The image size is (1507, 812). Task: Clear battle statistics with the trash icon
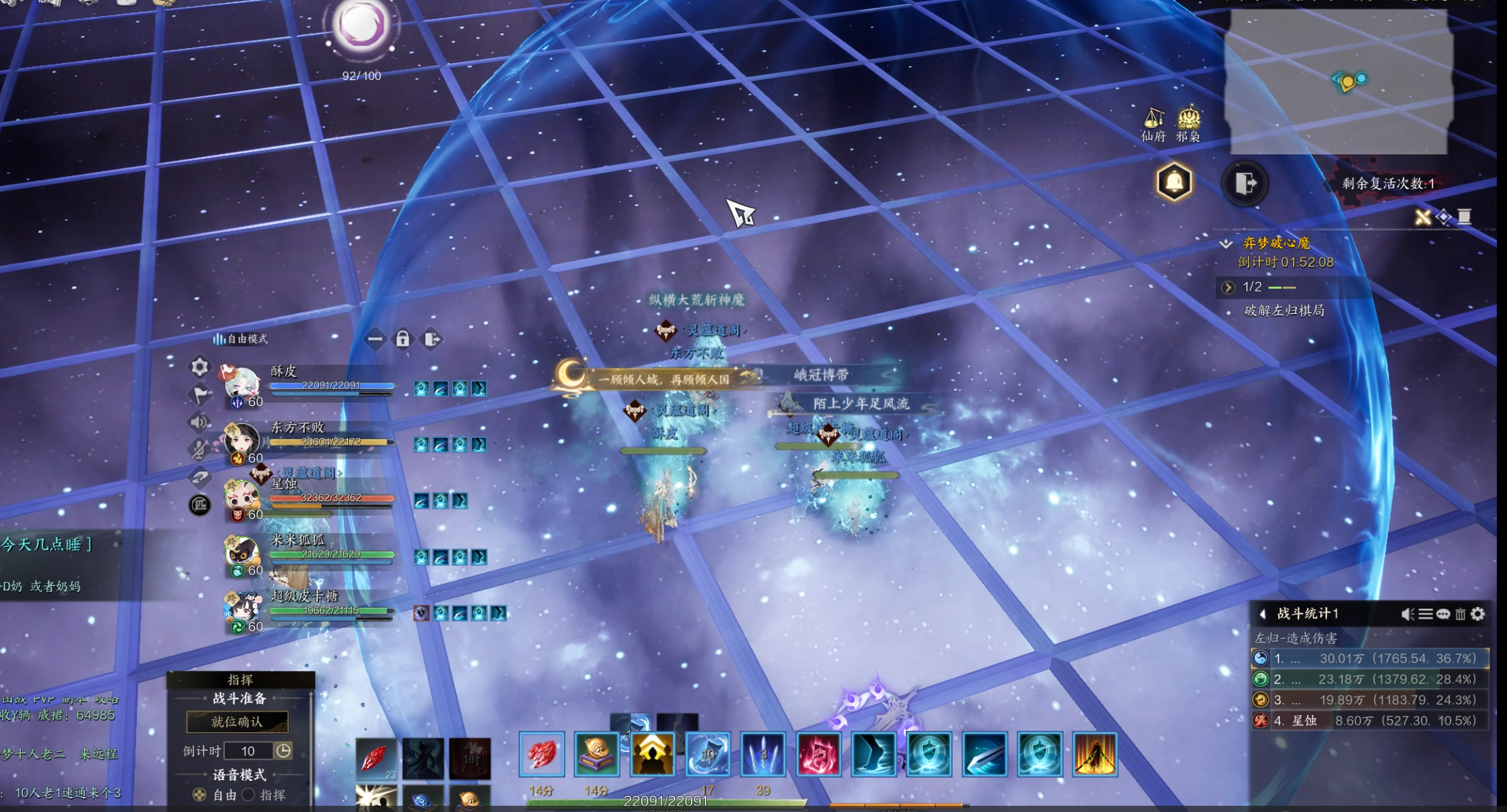click(1460, 614)
